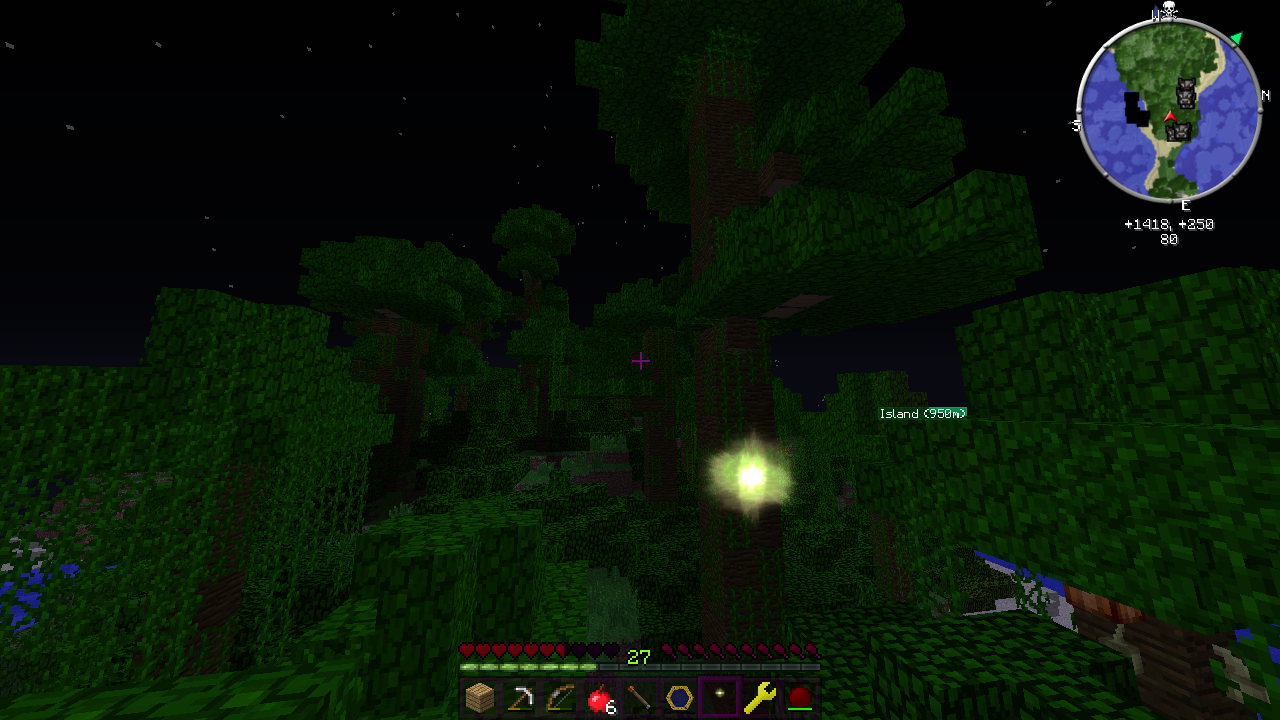Select the yellow wrench hotbar slot
Screen dimensions: 1280x720
click(x=760, y=697)
